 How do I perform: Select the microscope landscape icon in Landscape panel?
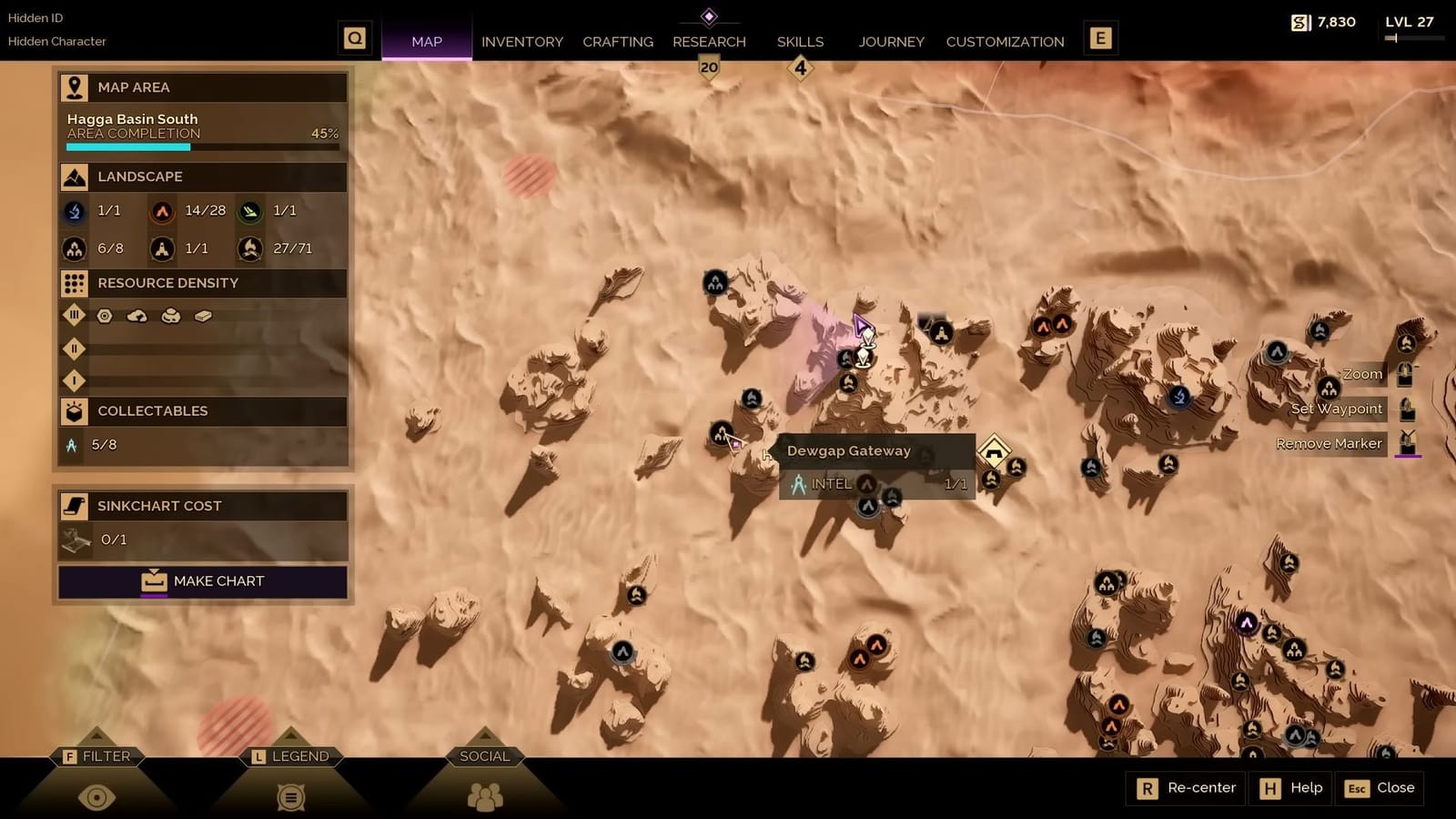(x=73, y=210)
